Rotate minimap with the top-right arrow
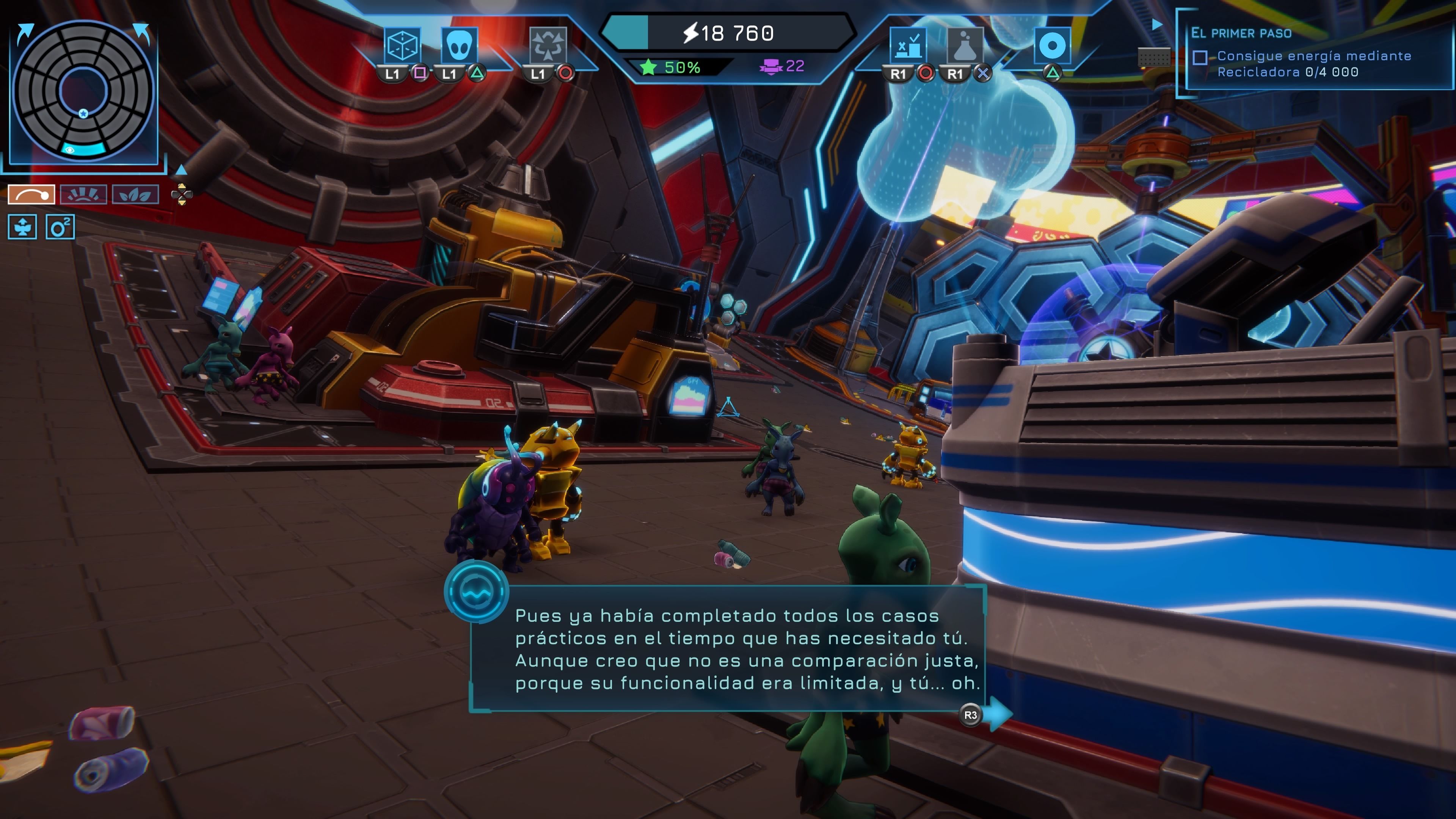This screenshot has height=819, width=1456. (143, 33)
